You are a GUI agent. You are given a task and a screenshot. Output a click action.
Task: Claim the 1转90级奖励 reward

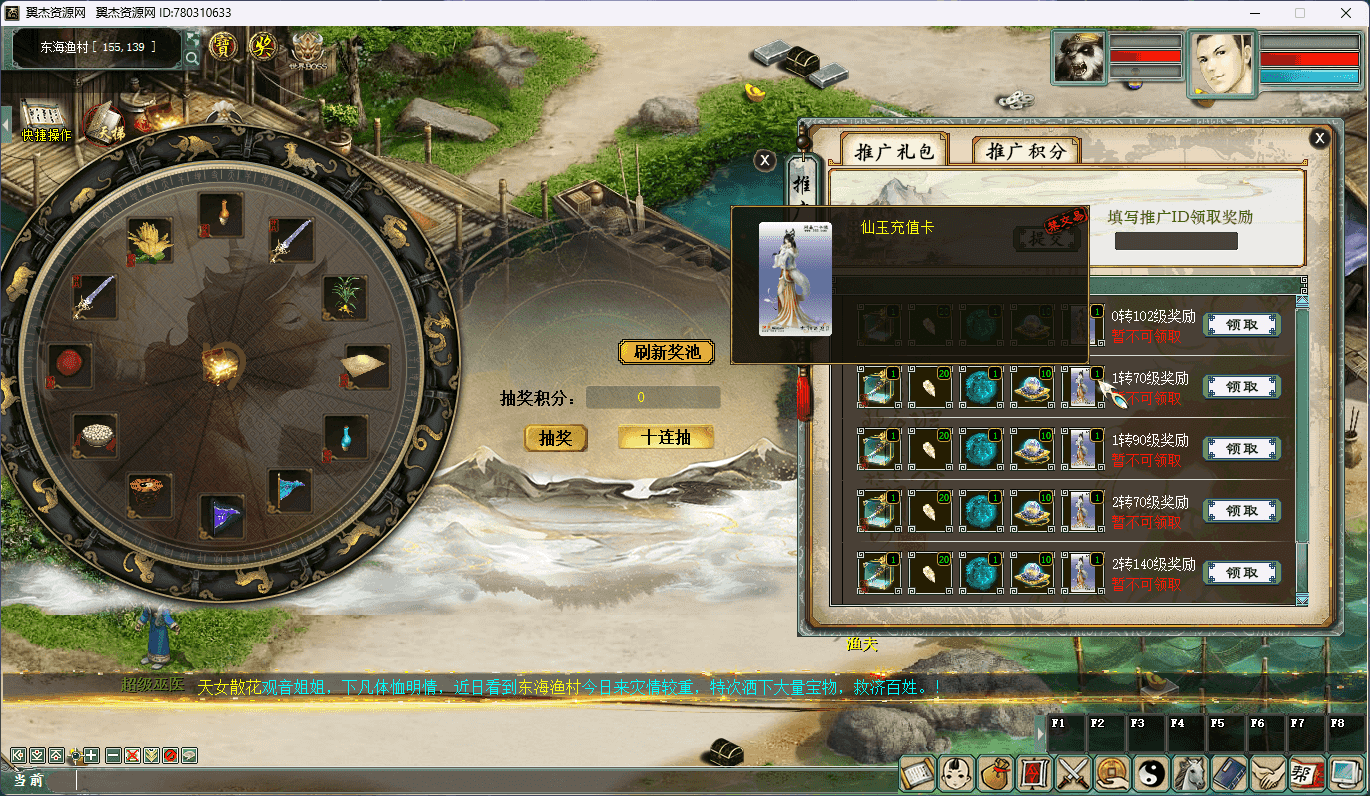click(x=1241, y=449)
